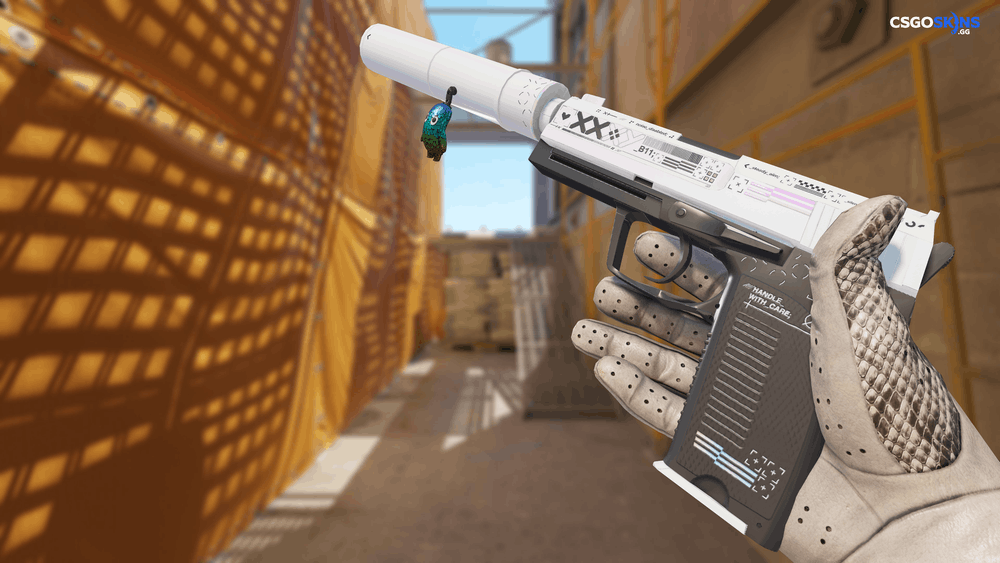
Task: Click the CSGOSKINS.GG watermark logo
Action: click(934, 24)
